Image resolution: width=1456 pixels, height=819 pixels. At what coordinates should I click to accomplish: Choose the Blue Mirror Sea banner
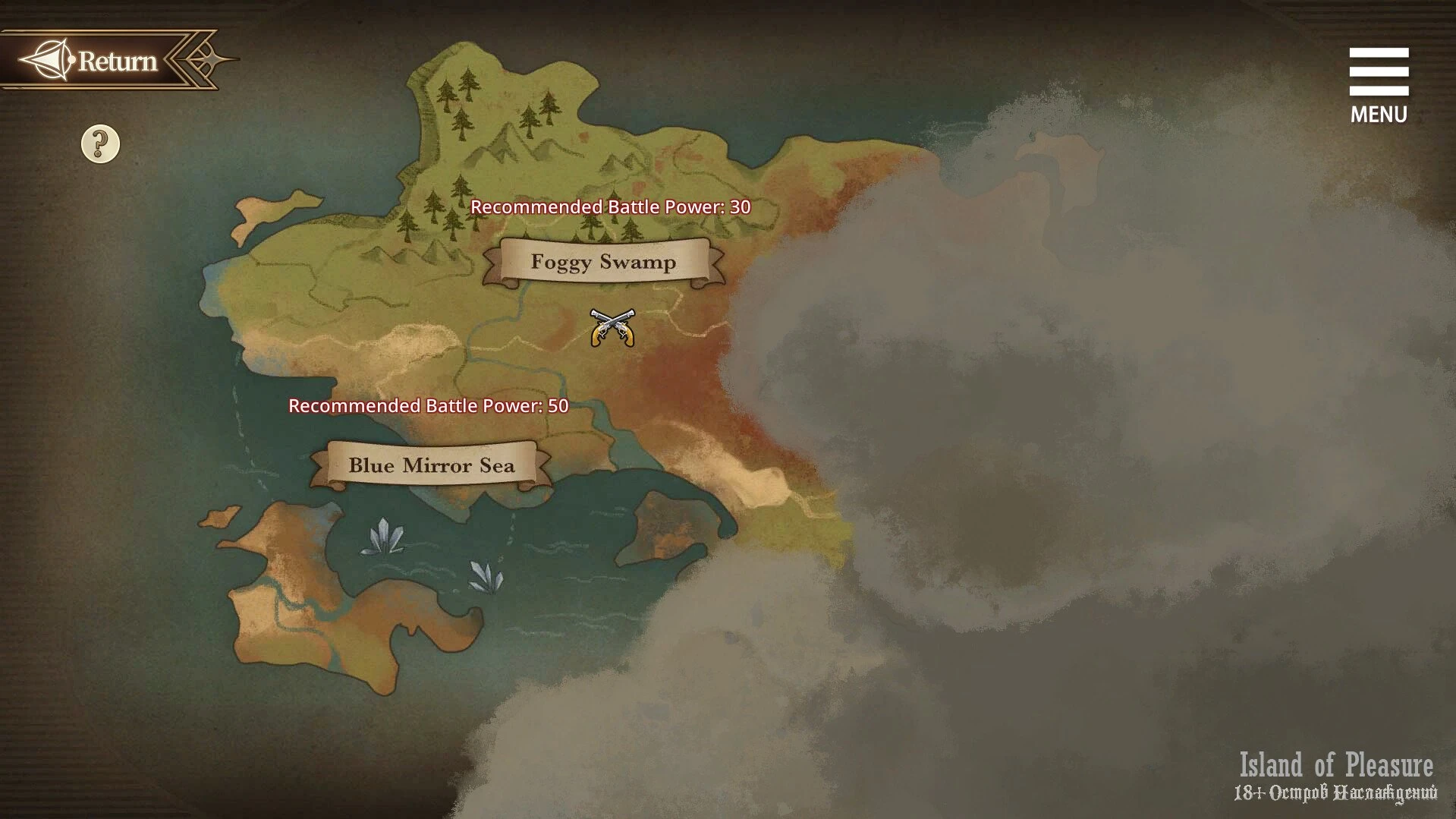click(x=431, y=466)
